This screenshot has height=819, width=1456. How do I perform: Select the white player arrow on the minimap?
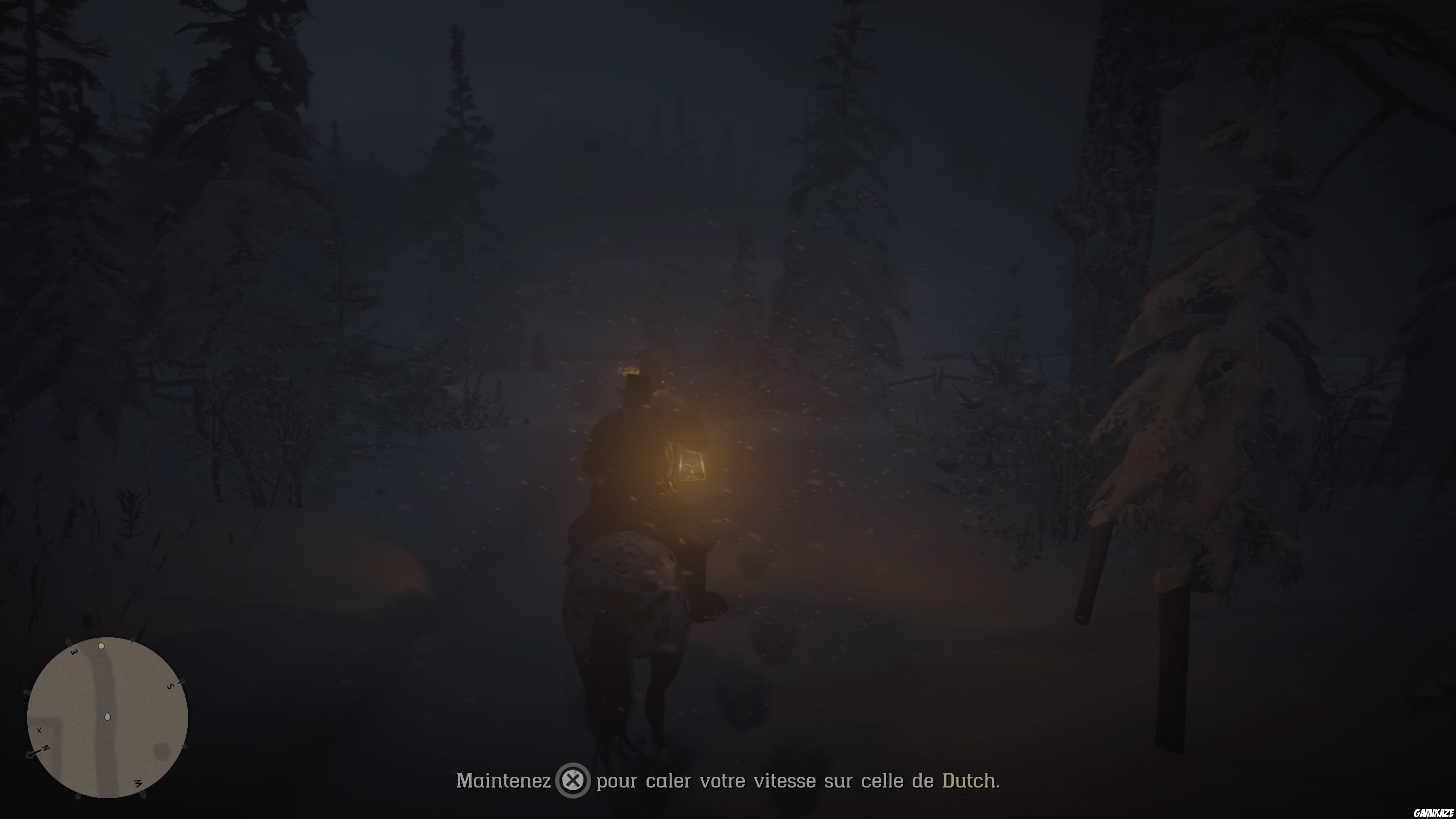pos(107,716)
